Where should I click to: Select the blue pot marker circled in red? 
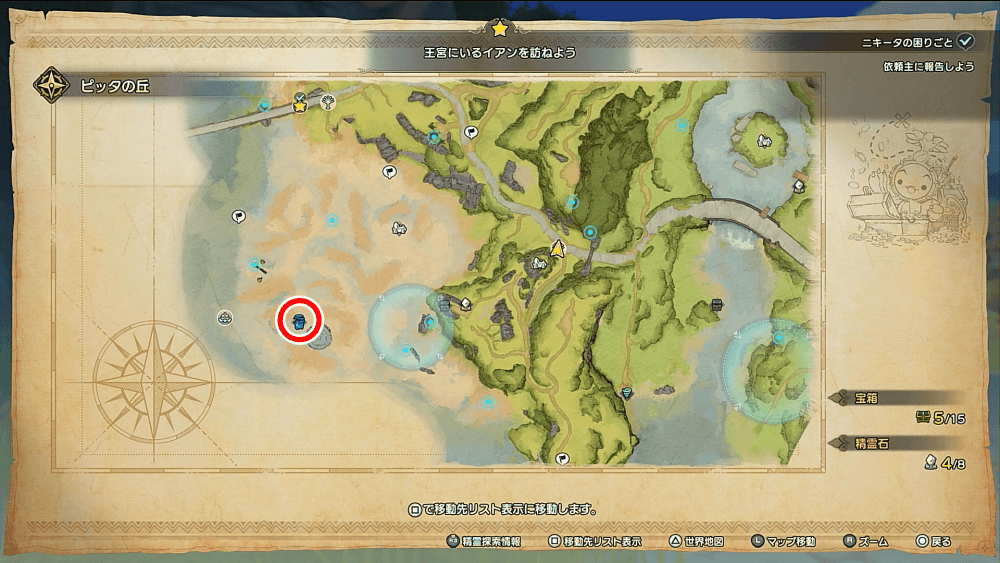[299, 320]
